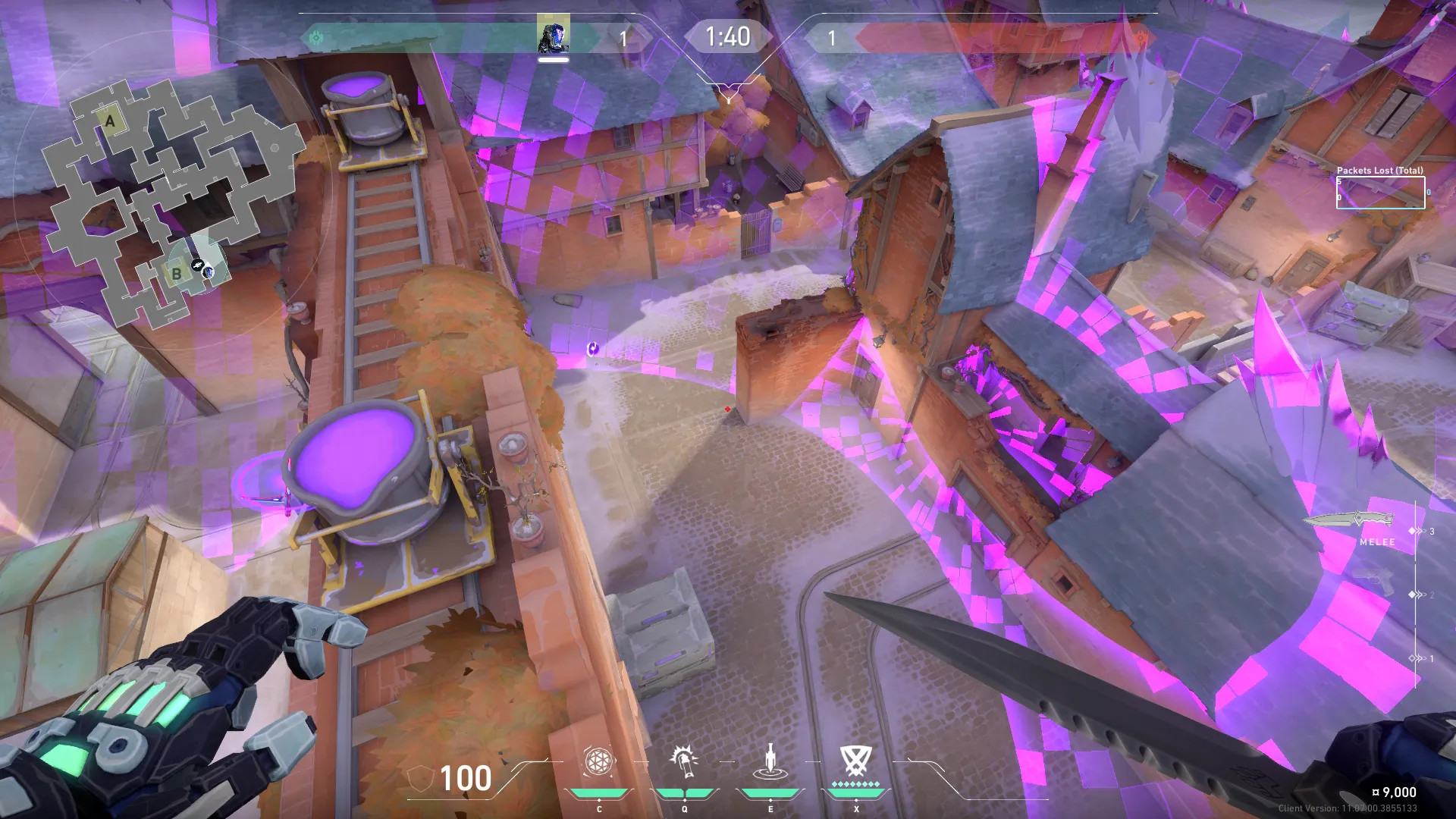Use the bursting canister ability
Screen dimensions: 1456x819
pos(684,761)
